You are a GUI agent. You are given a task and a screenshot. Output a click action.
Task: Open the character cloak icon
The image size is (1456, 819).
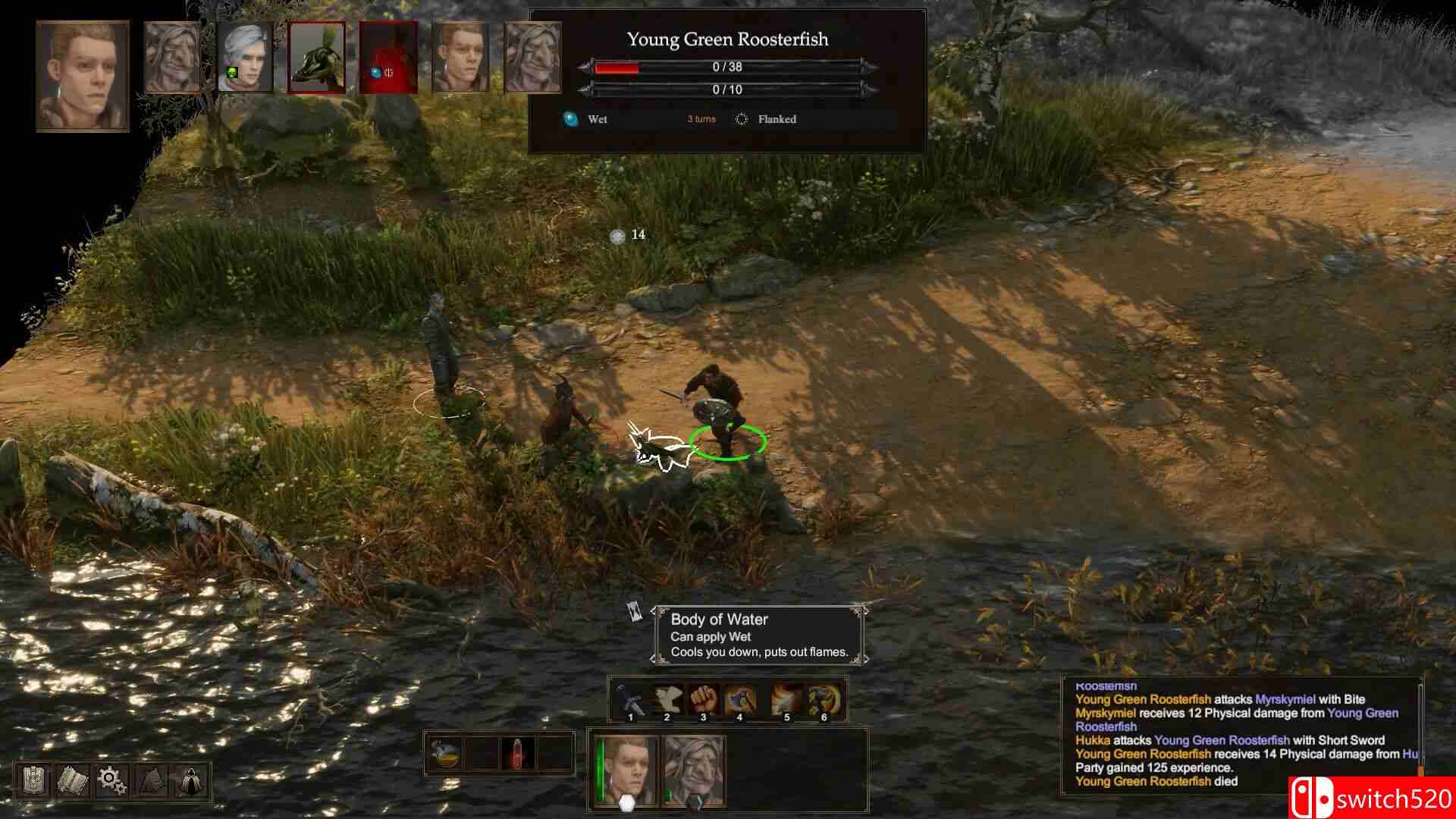[x=190, y=780]
